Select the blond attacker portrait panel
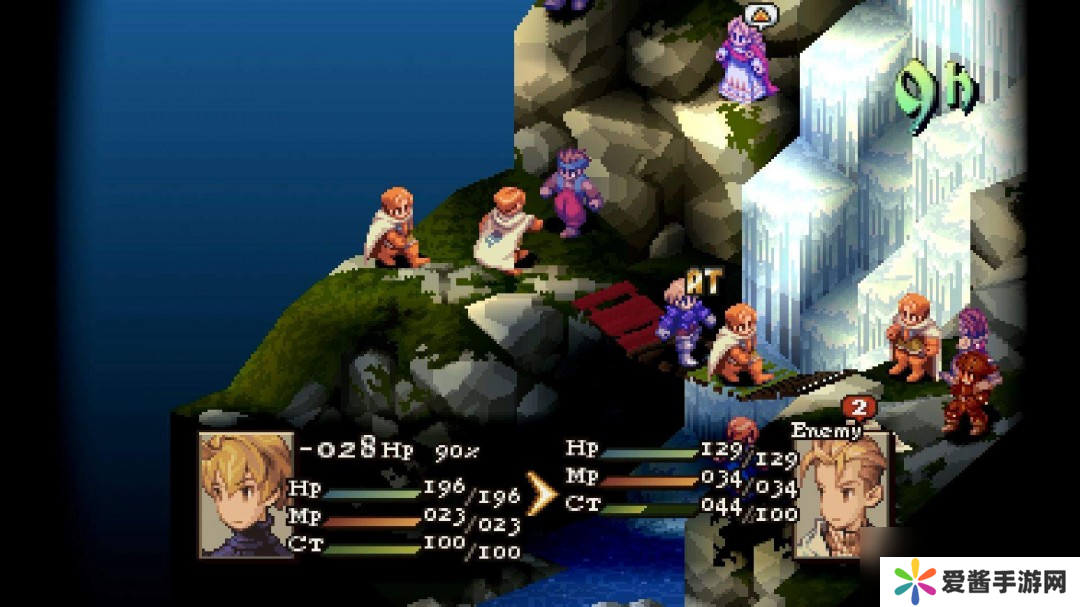The image size is (1080, 607). tap(246, 493)
